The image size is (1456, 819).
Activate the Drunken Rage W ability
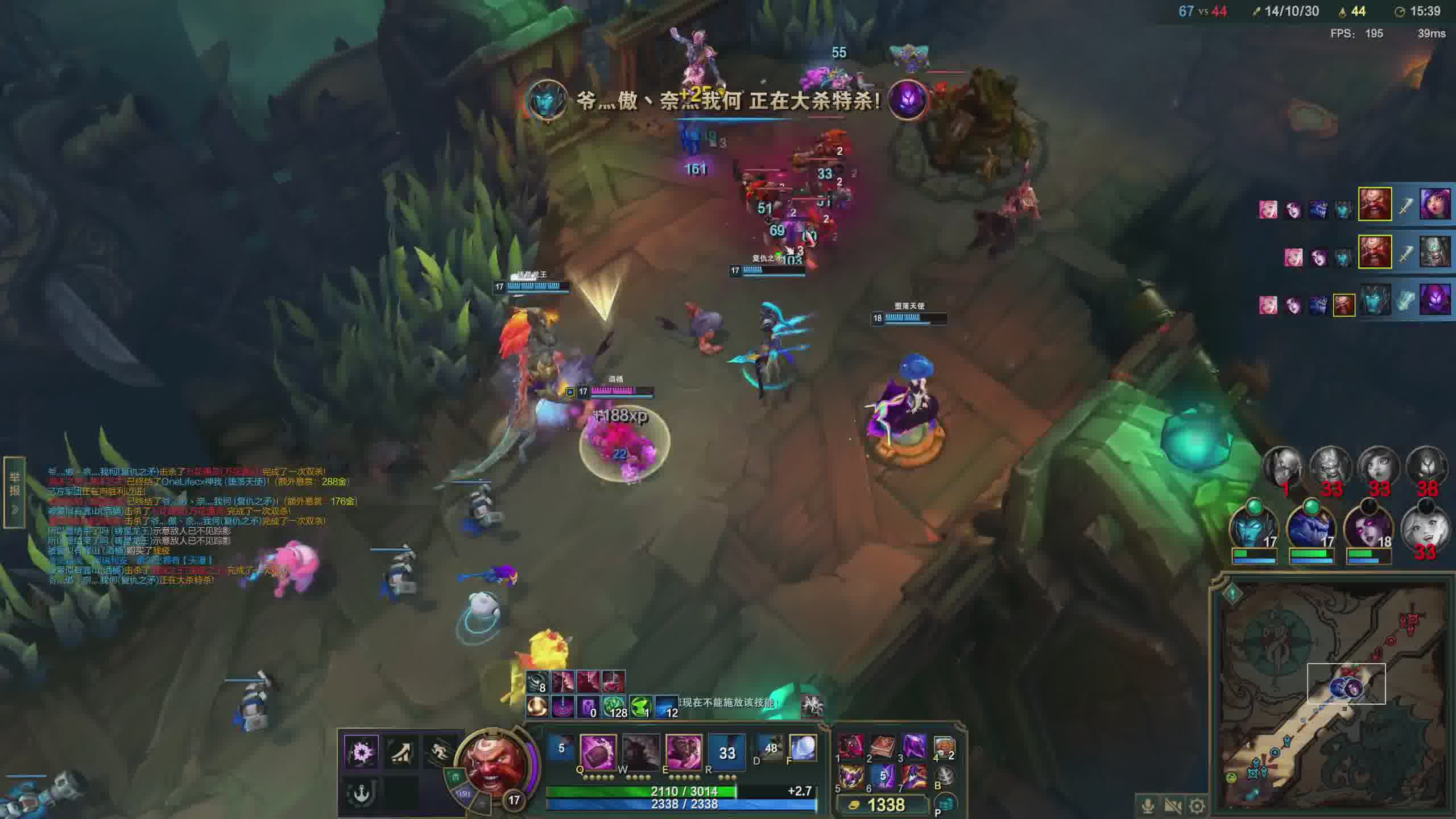point(641,751)
